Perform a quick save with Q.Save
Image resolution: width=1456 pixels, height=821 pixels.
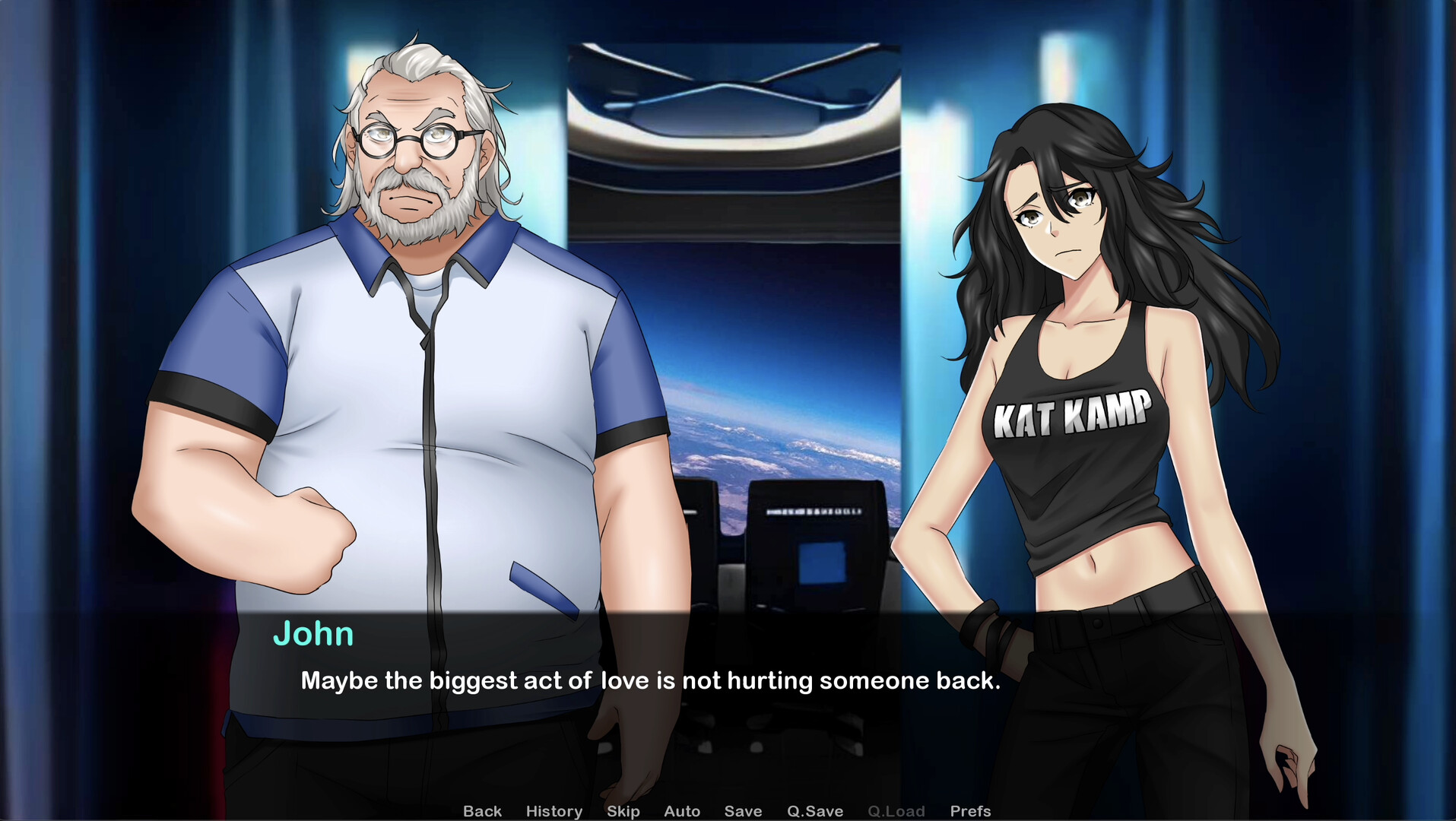coord(815,811)
